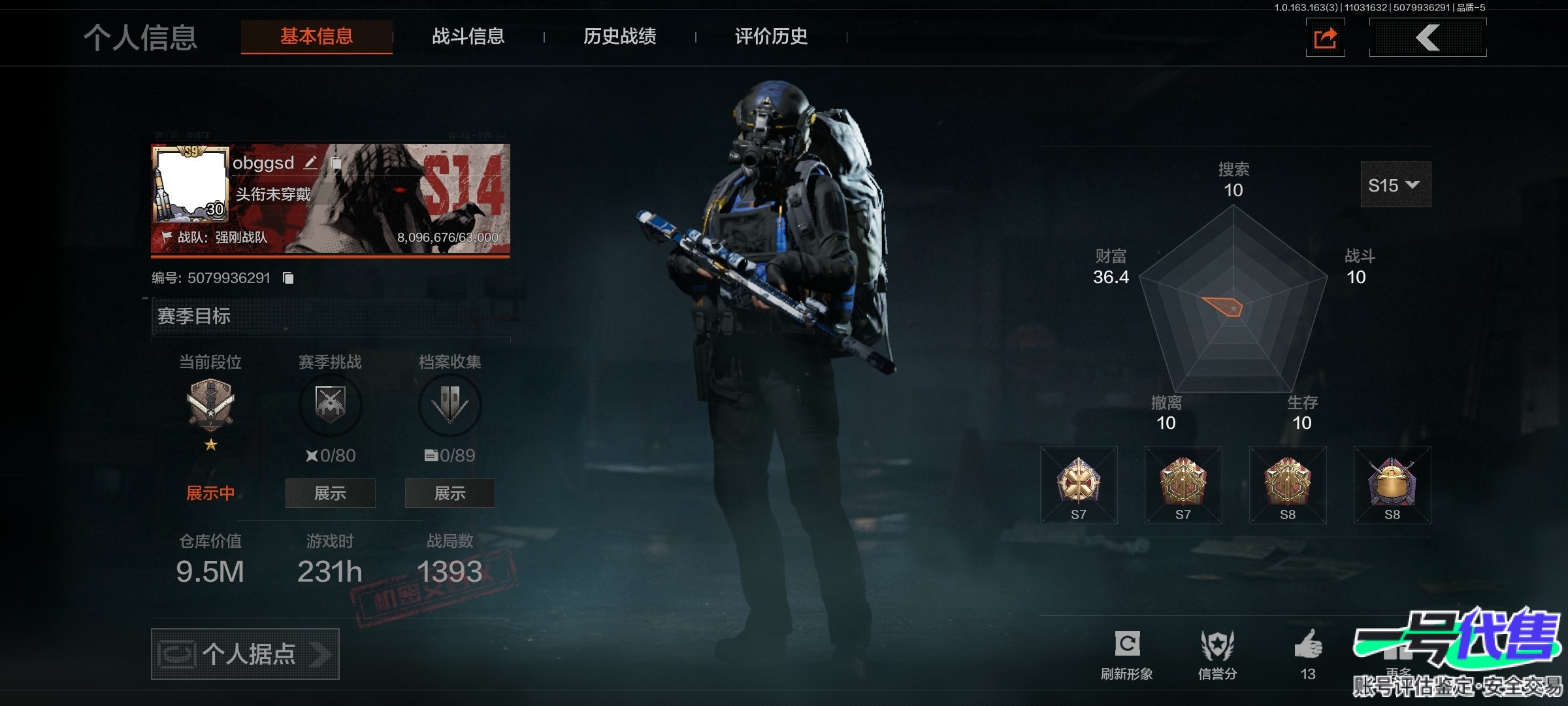
Task: View the 信誉分 reputation score
Action: (x=1217, y=654)
